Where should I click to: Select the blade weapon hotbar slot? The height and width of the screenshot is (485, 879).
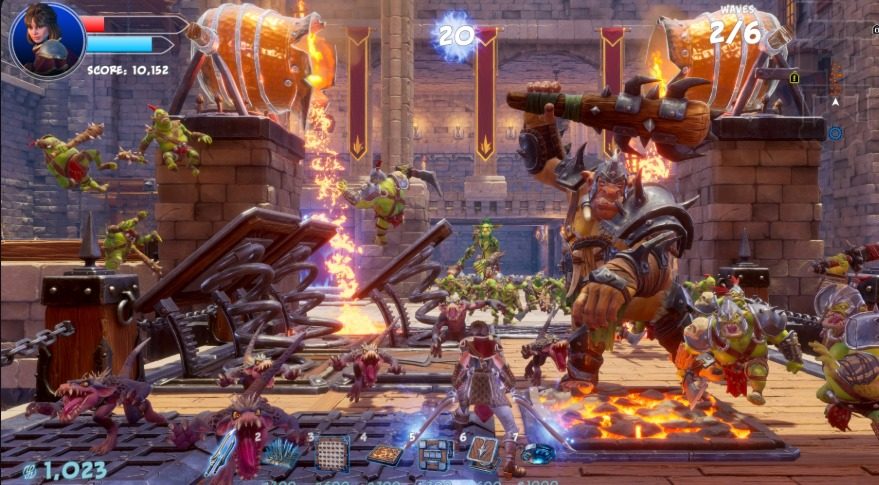coord(221,455)
